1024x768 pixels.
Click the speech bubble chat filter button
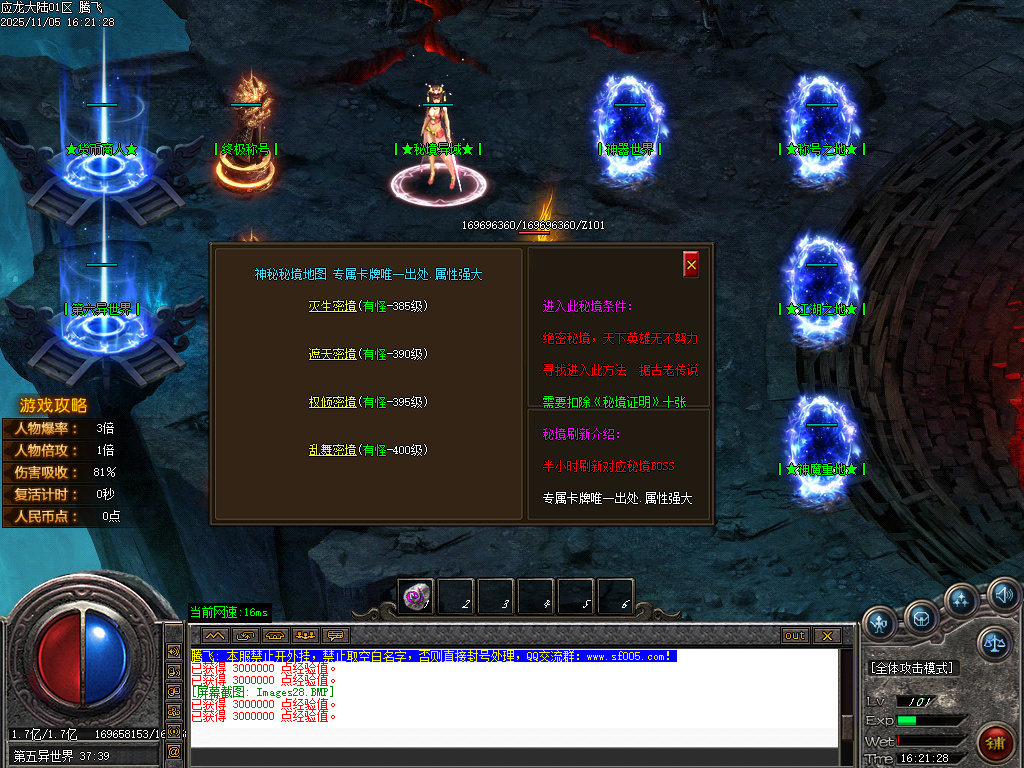pos(335,636)
